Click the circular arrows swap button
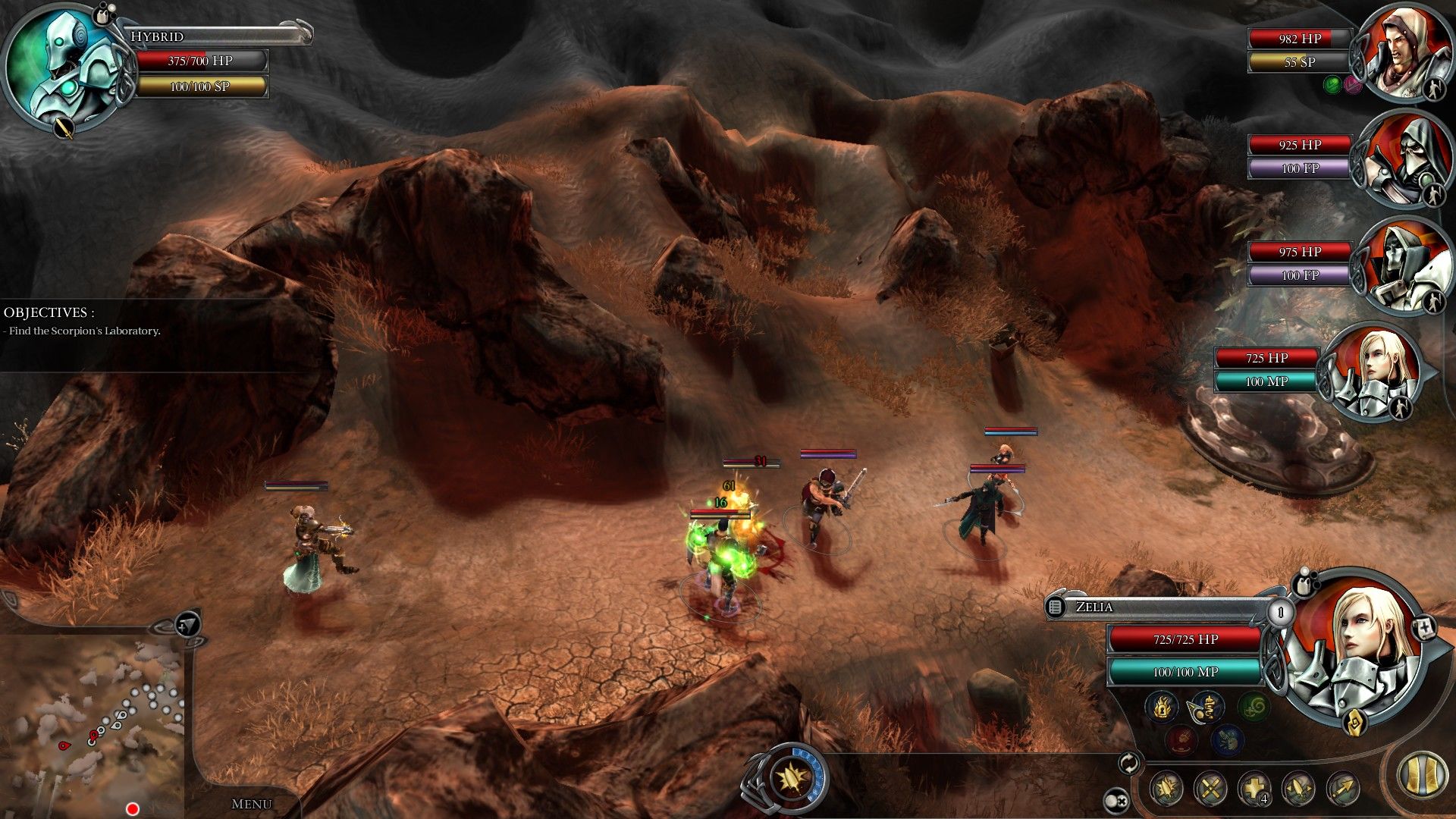This screenshot has width=1456, height=819. pos(1129,763)
